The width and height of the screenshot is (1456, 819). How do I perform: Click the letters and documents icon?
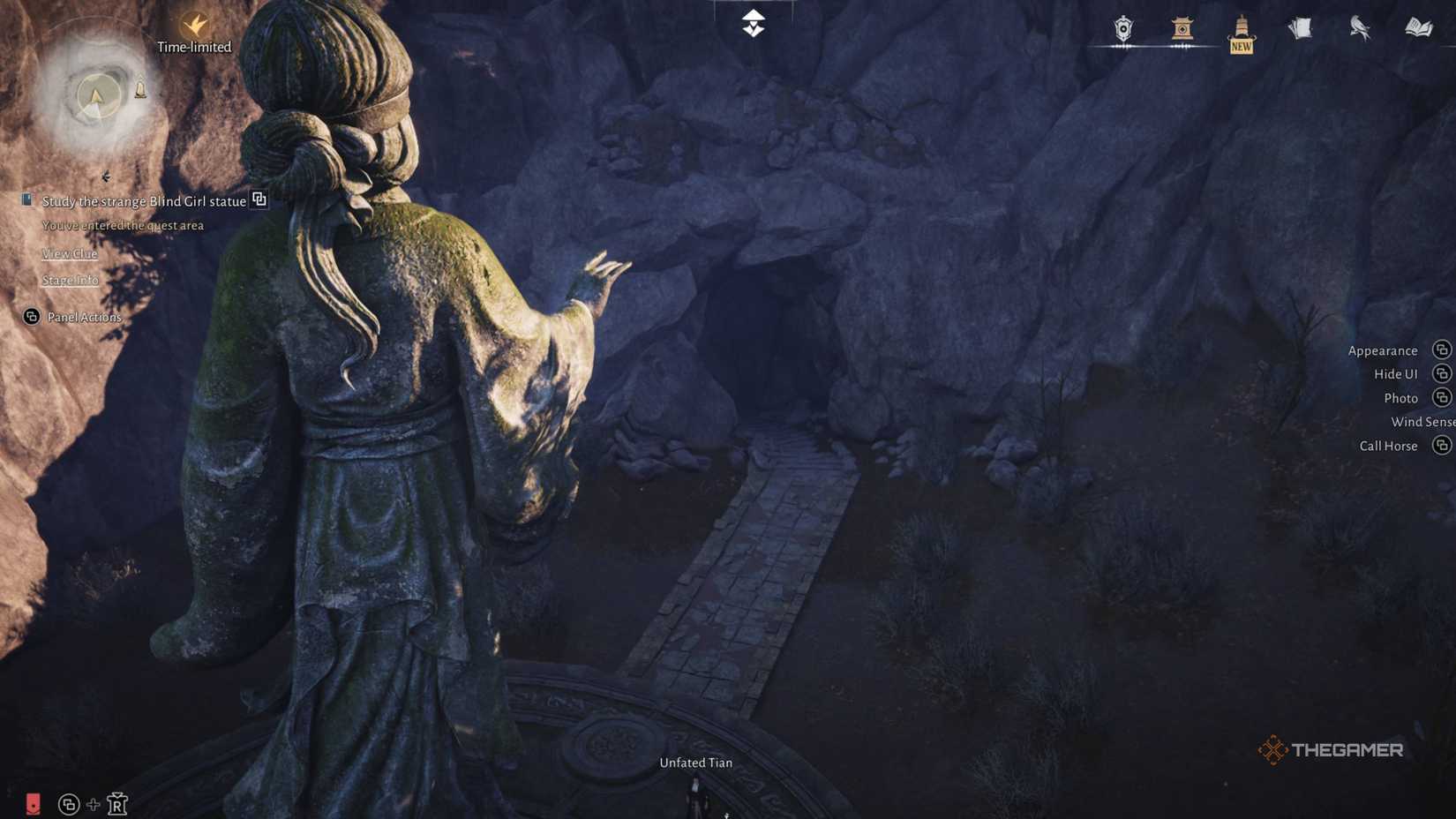(x=1299, y=26)
